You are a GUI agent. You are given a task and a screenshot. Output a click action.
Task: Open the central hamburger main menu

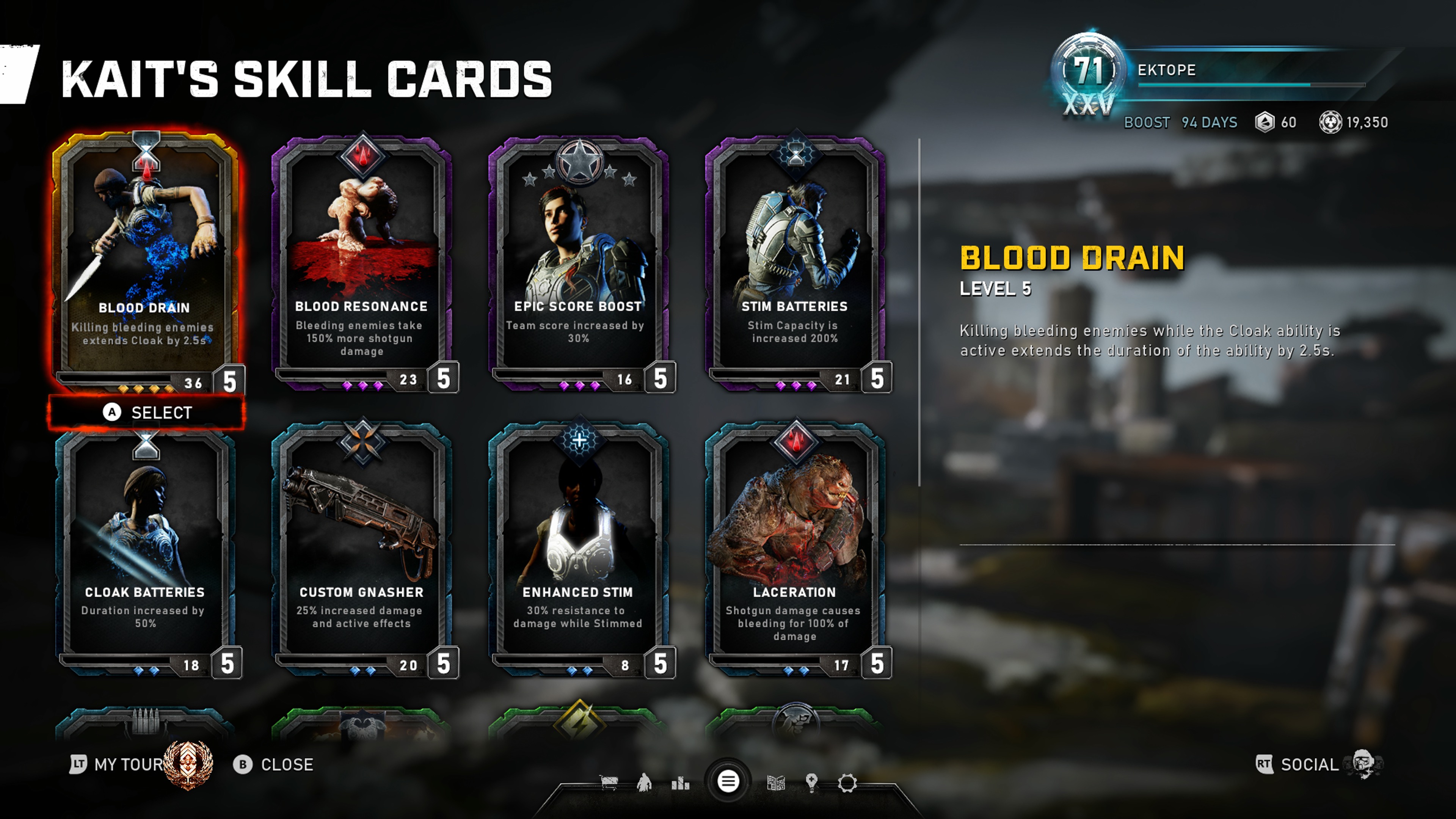pos(728,782)
